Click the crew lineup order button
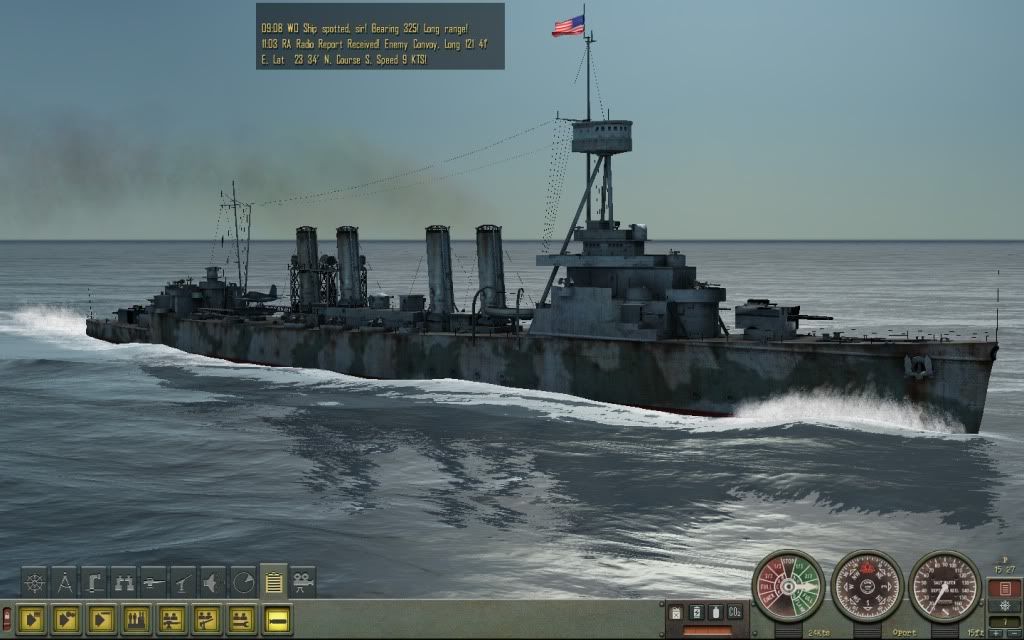The image size is (1024, 640). [137, 619]
